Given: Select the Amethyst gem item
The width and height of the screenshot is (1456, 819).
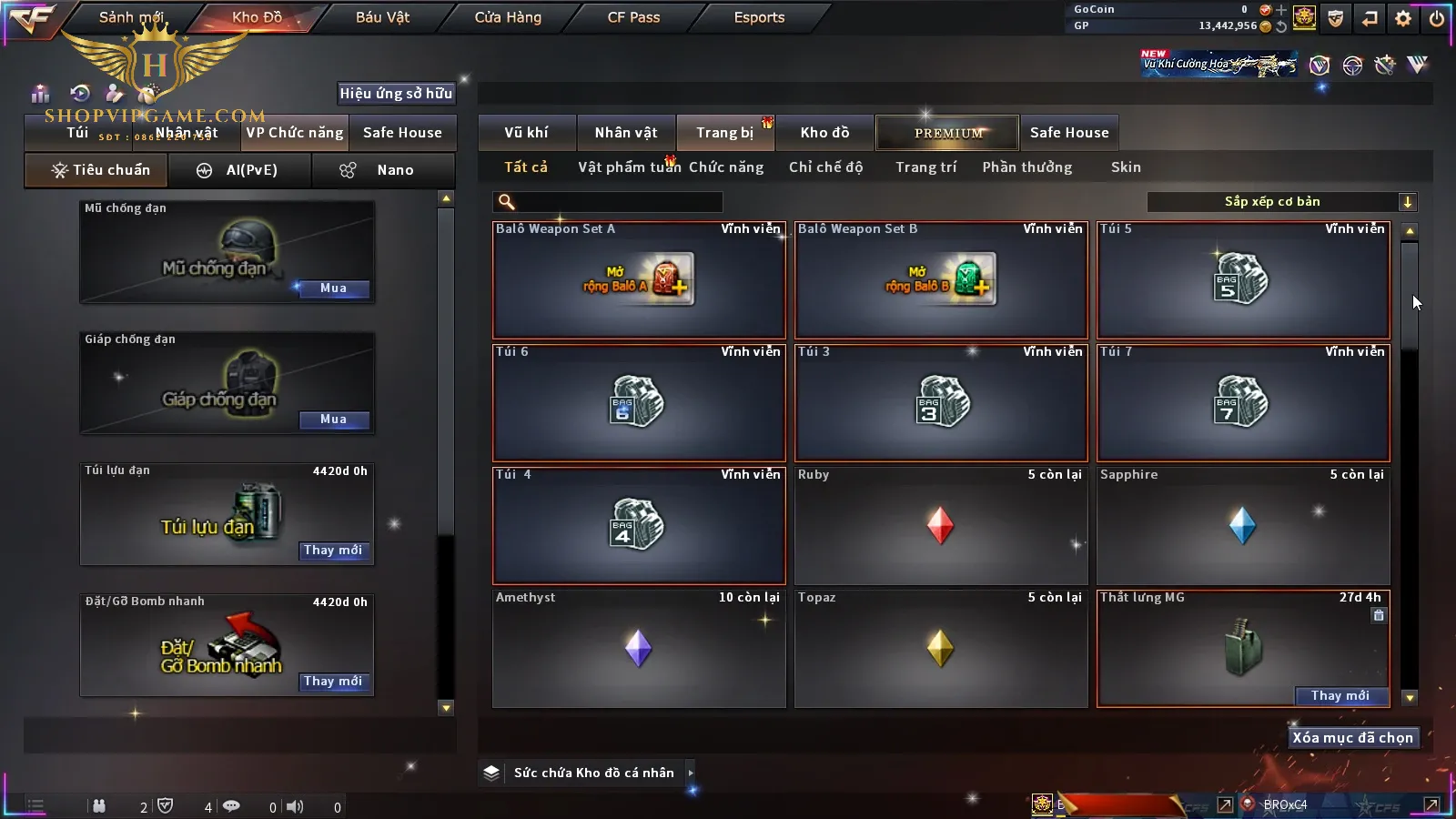Looking at the screenshot, I should tap(639, 649).
